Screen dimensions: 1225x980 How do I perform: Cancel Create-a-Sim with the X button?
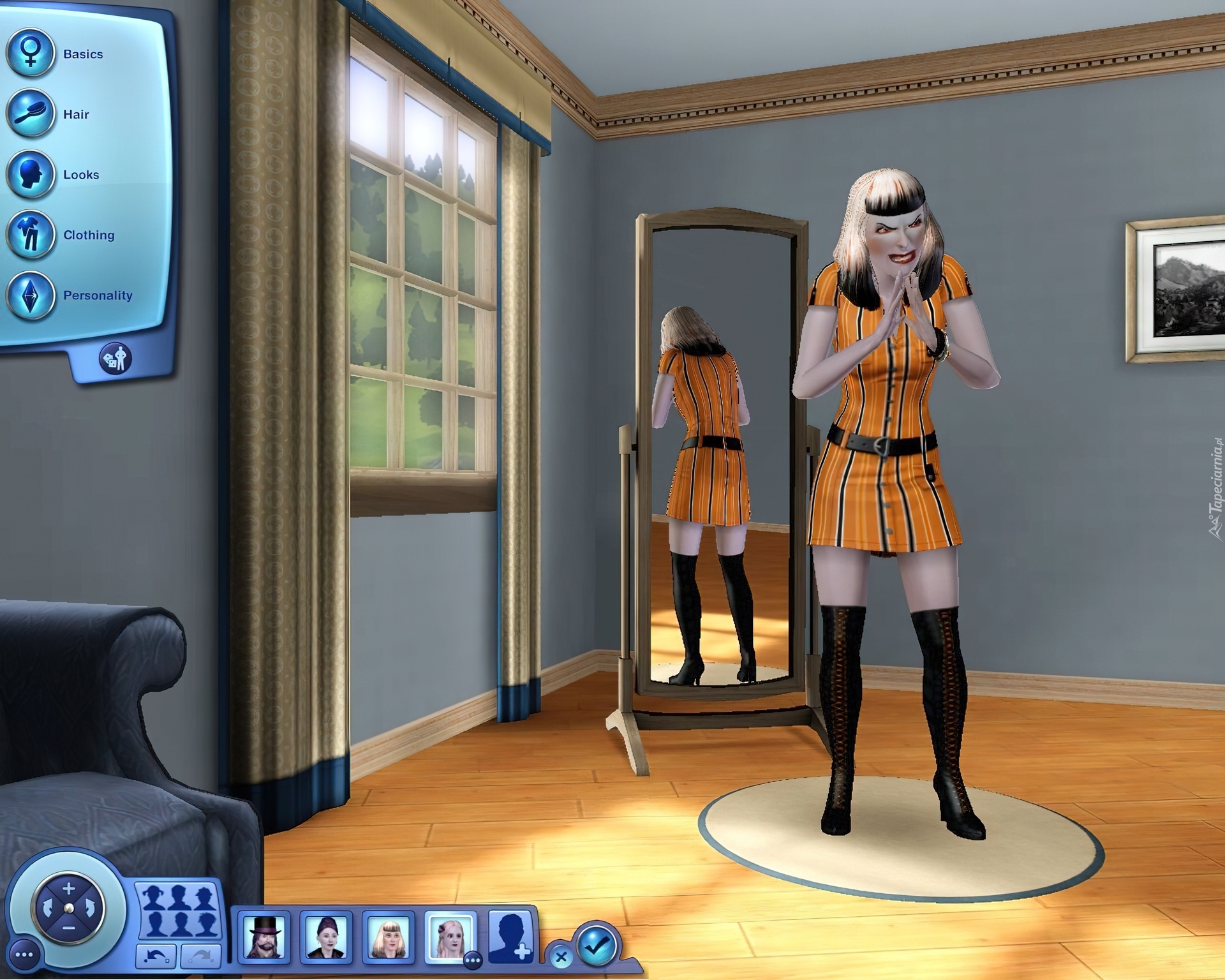point(561,956)
